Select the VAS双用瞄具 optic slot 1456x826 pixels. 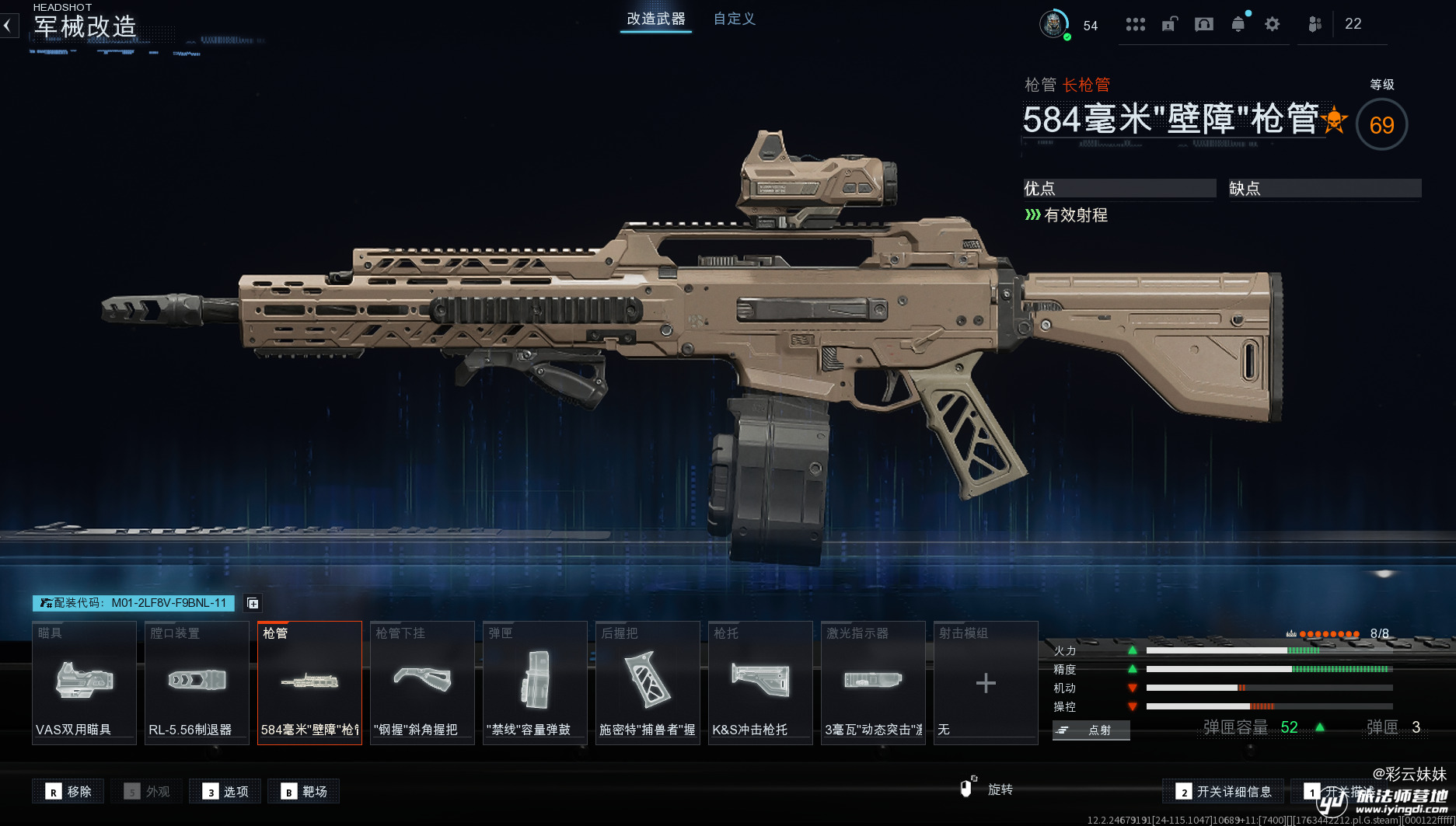tap(84, 682)
